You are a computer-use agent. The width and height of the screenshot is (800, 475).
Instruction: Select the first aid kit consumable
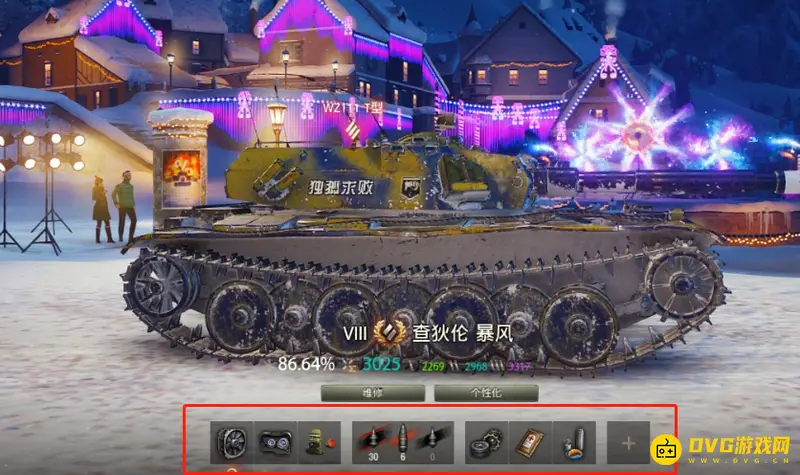[529, 441]
